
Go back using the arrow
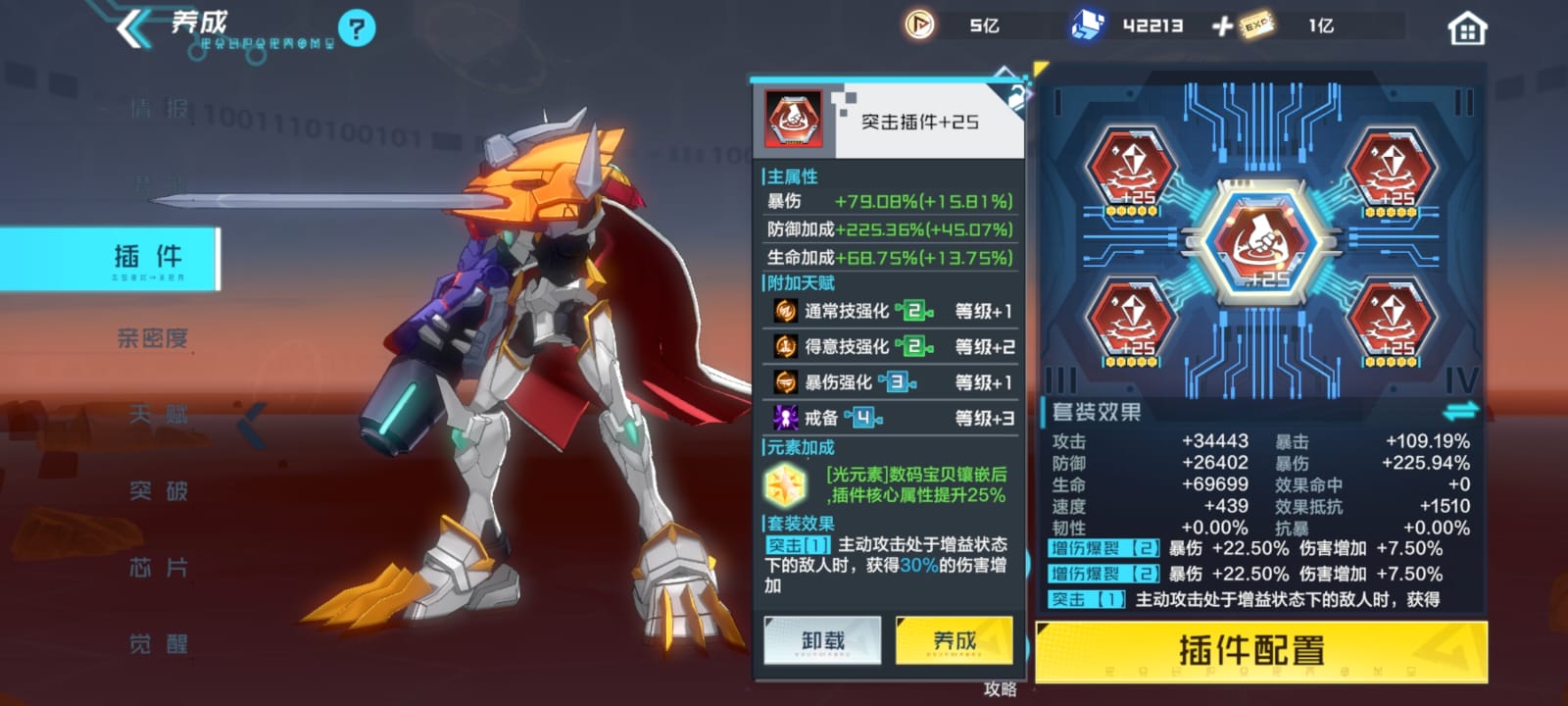coord(132,28)
